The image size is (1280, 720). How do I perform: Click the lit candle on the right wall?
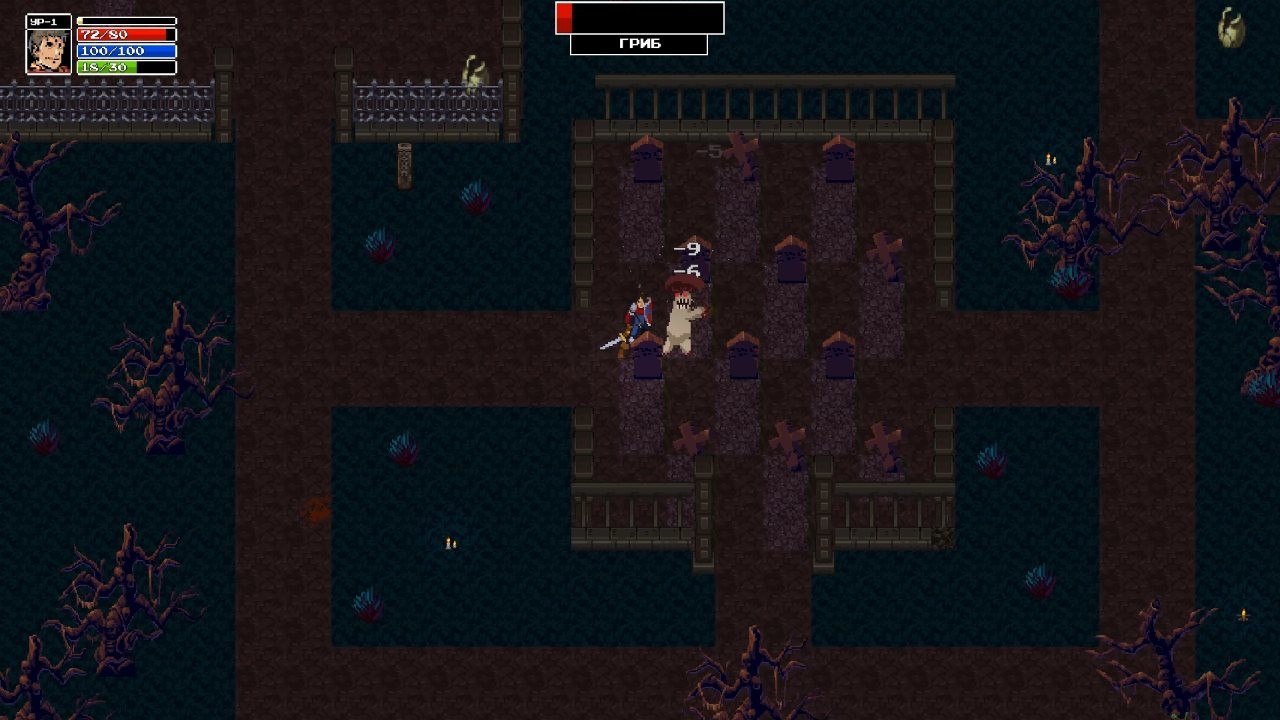point(1046,158)
